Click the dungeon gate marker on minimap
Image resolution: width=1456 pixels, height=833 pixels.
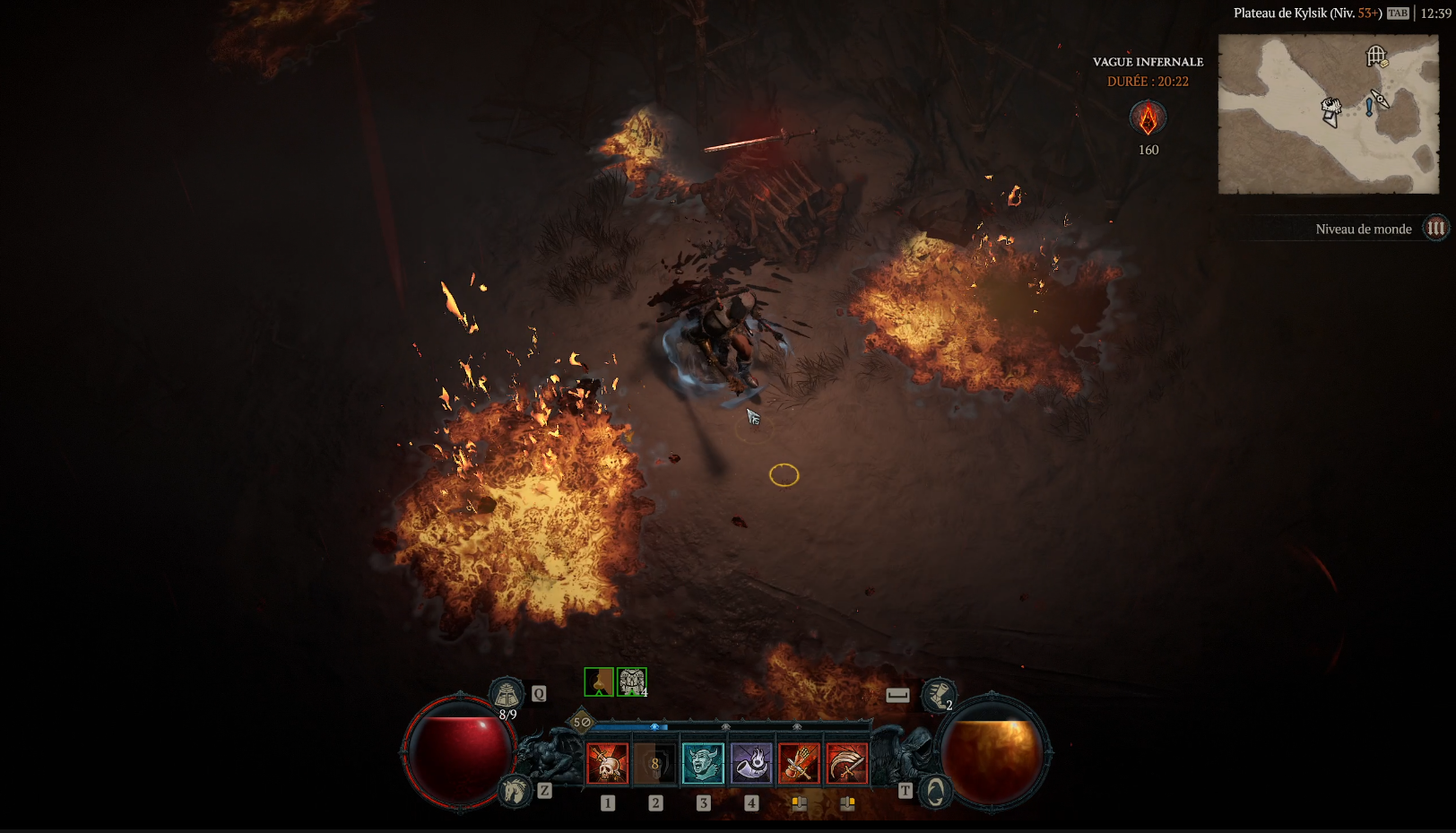[1376, 56]
